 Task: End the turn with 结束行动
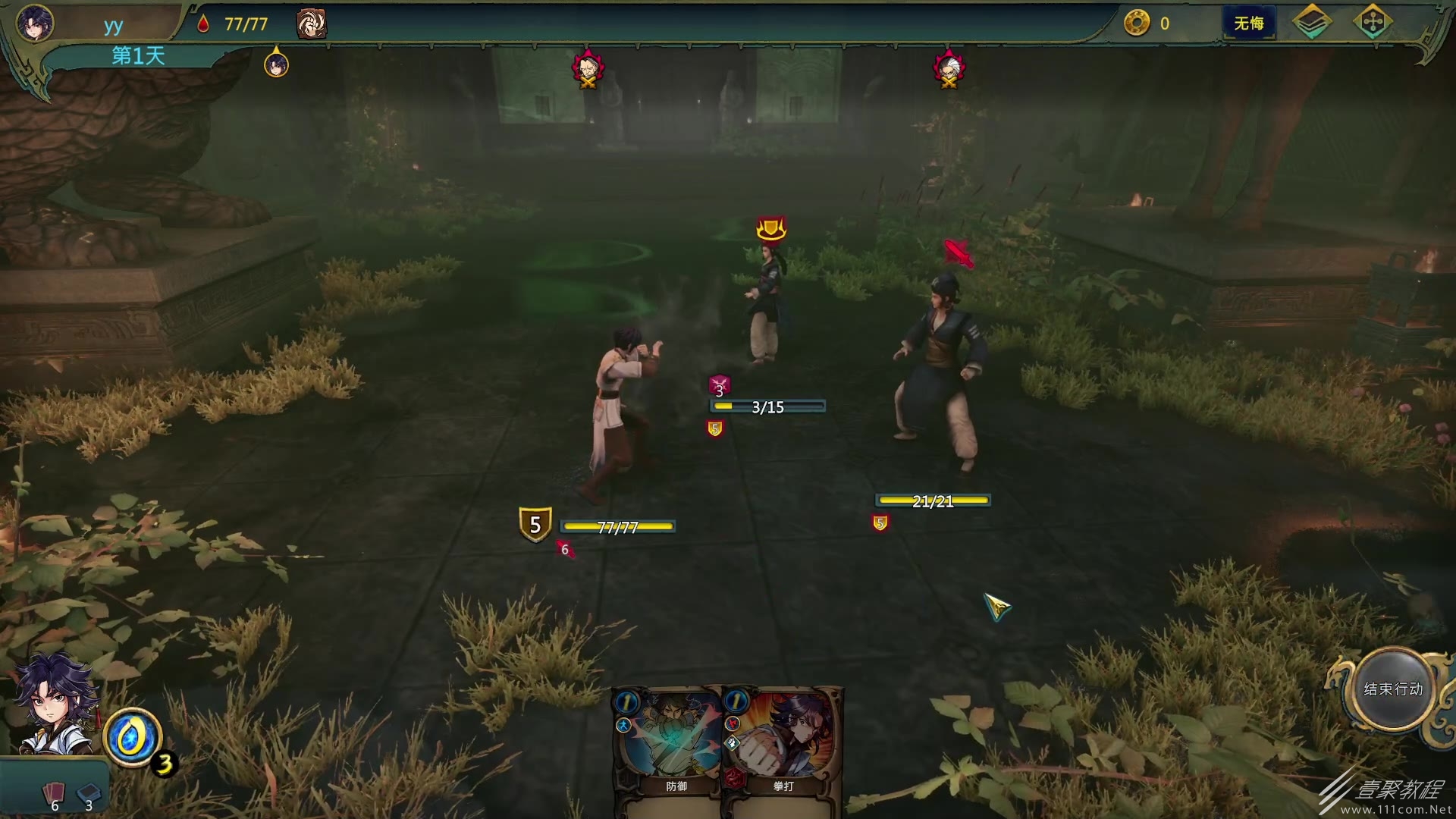[x=1393, y=689]
